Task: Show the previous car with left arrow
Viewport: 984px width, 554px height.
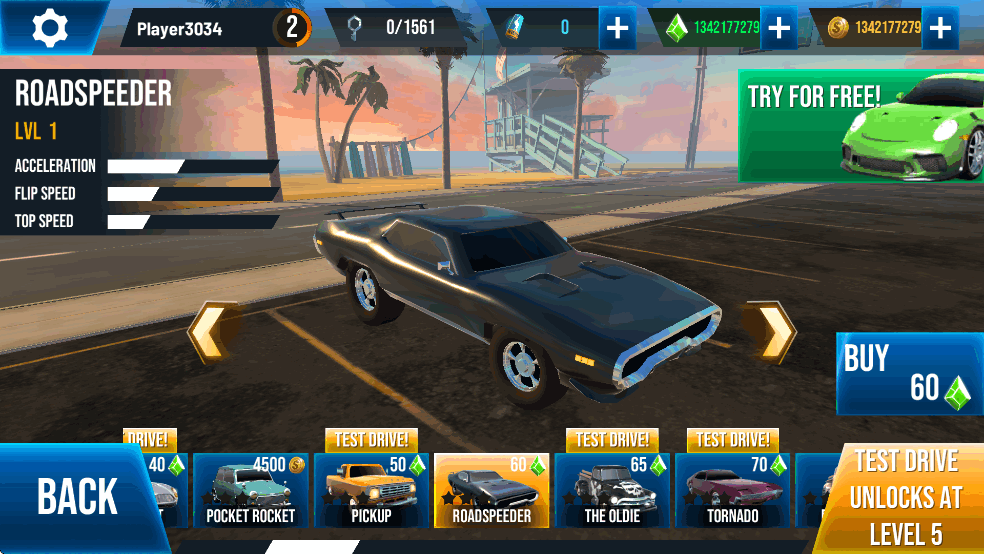Action: point(212,332)
